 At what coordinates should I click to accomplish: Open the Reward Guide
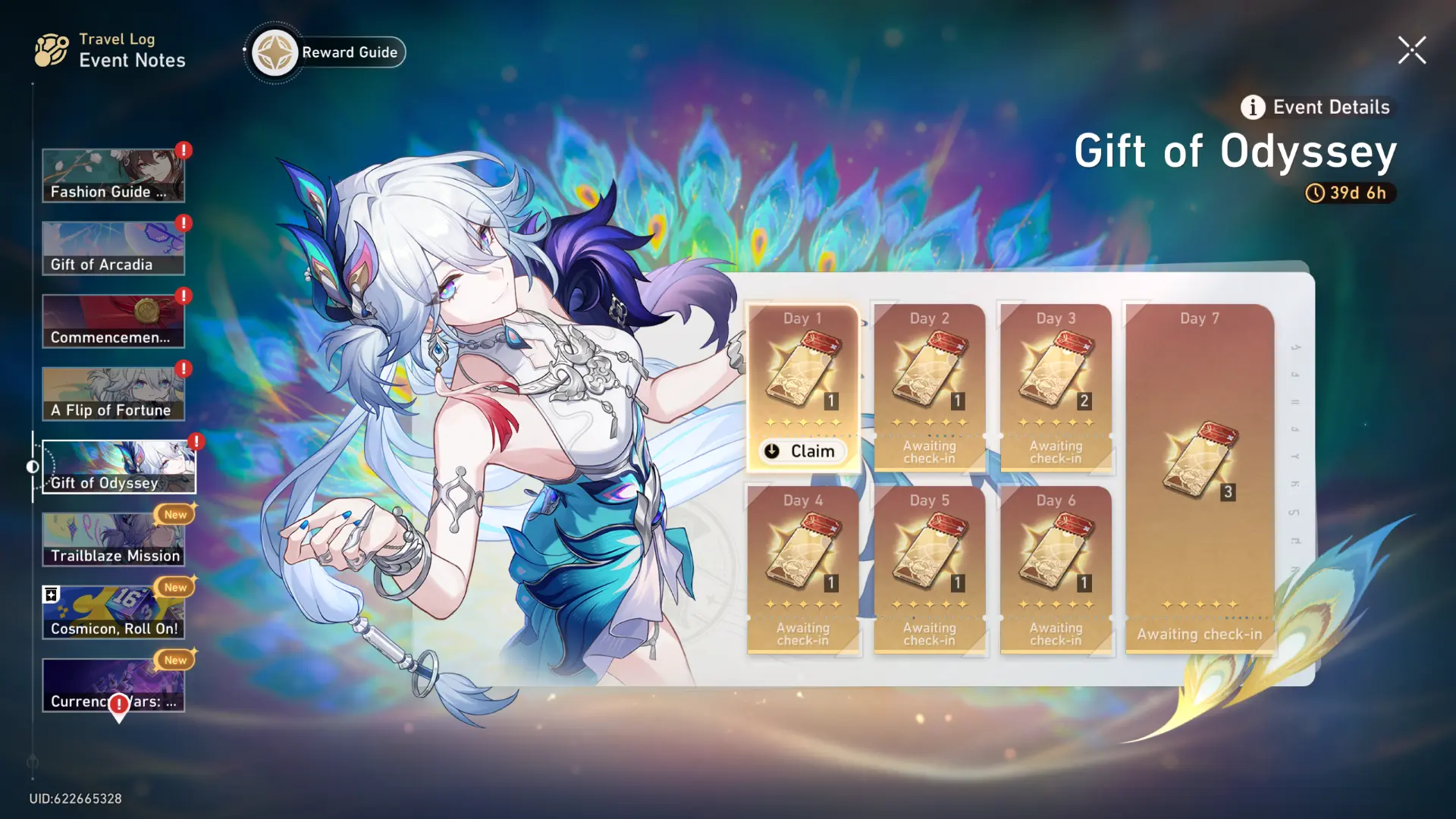(x=325, y=52)
